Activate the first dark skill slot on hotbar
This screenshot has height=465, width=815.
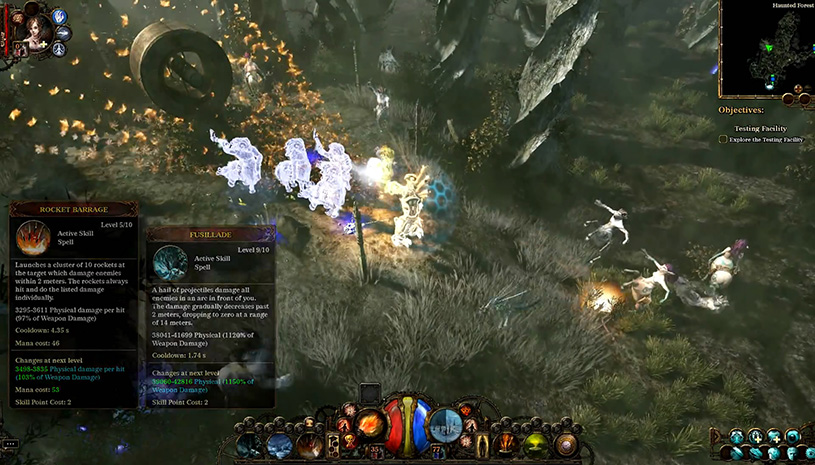coord(251,445)
